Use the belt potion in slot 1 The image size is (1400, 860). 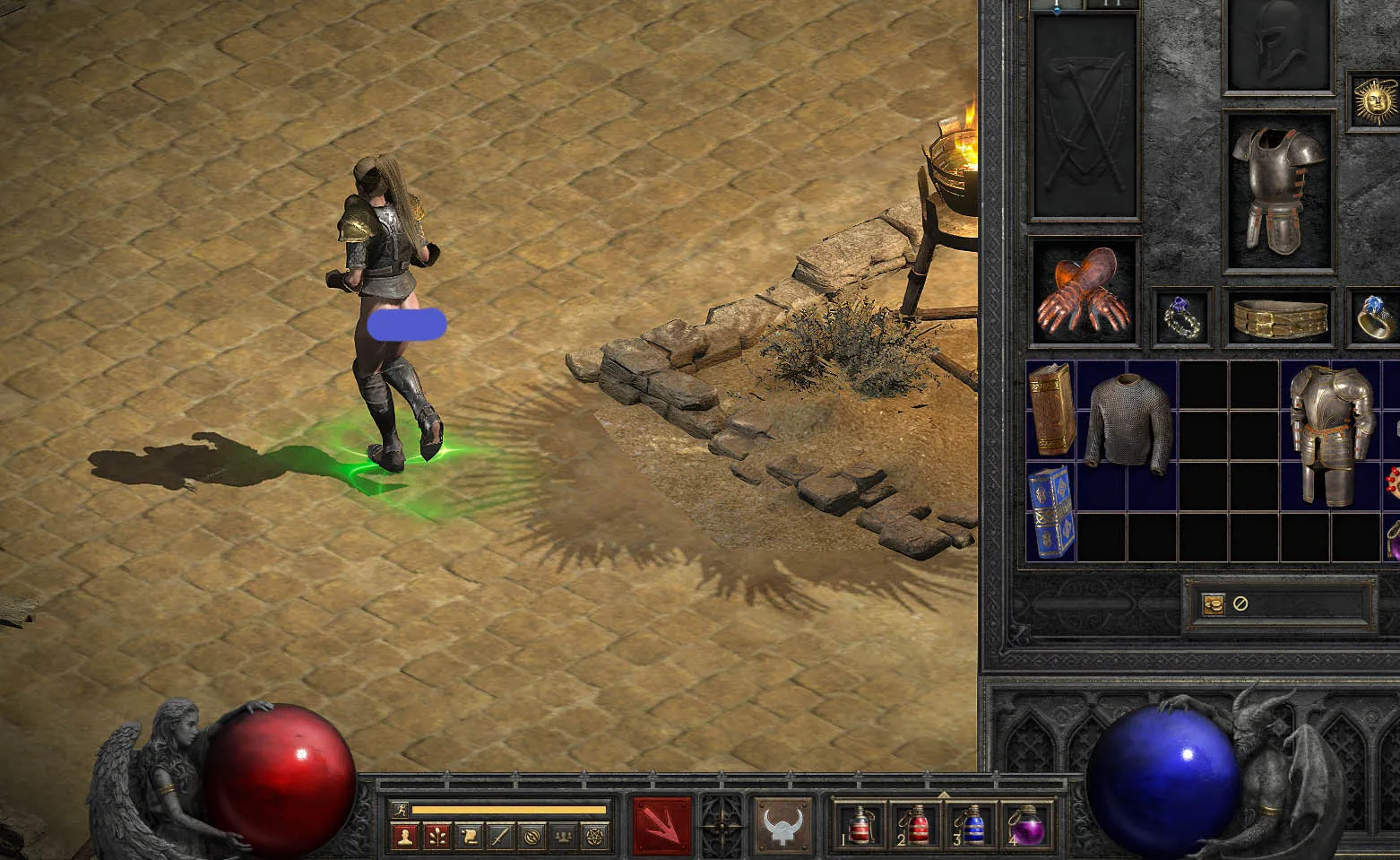860,824
